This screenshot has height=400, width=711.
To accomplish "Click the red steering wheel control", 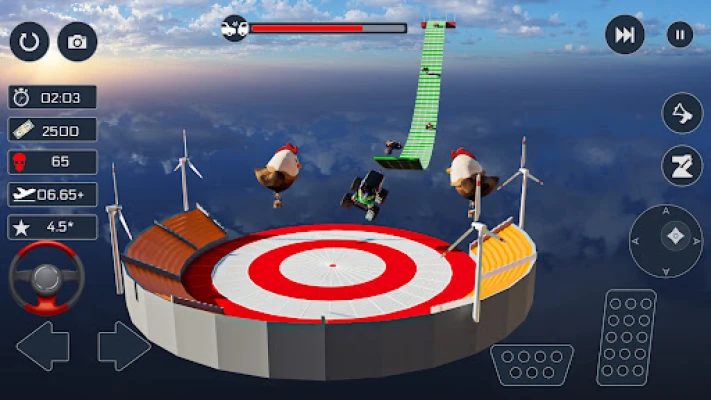I will pyautogui.click(x=46, y=277).
